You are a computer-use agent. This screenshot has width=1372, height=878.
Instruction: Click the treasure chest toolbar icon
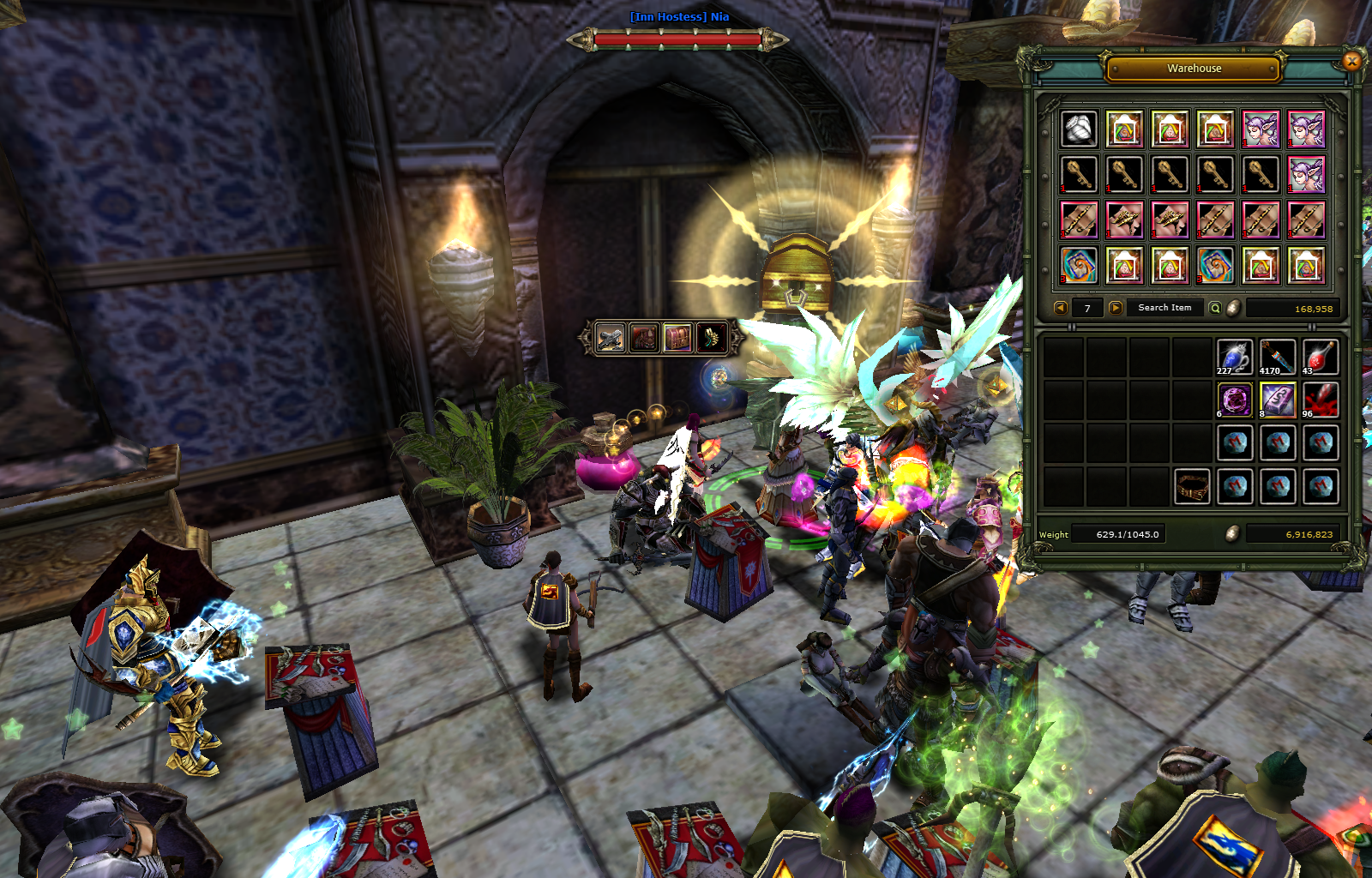(677, 338)
